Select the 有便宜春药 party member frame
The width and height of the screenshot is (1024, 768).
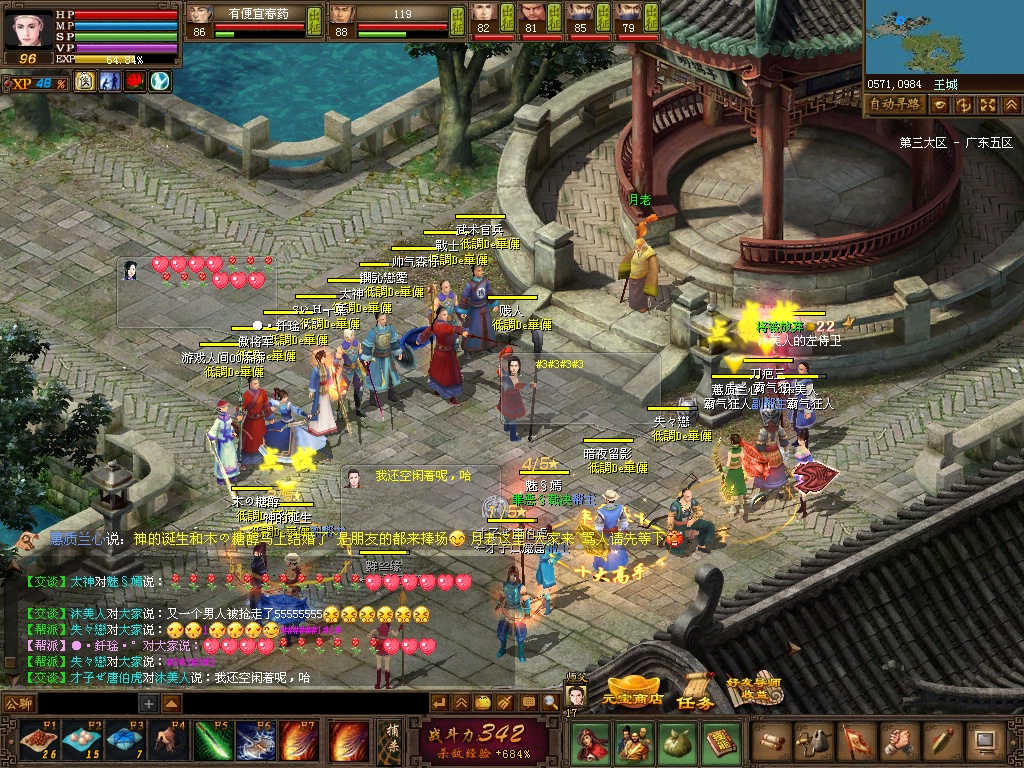[255, 20]
